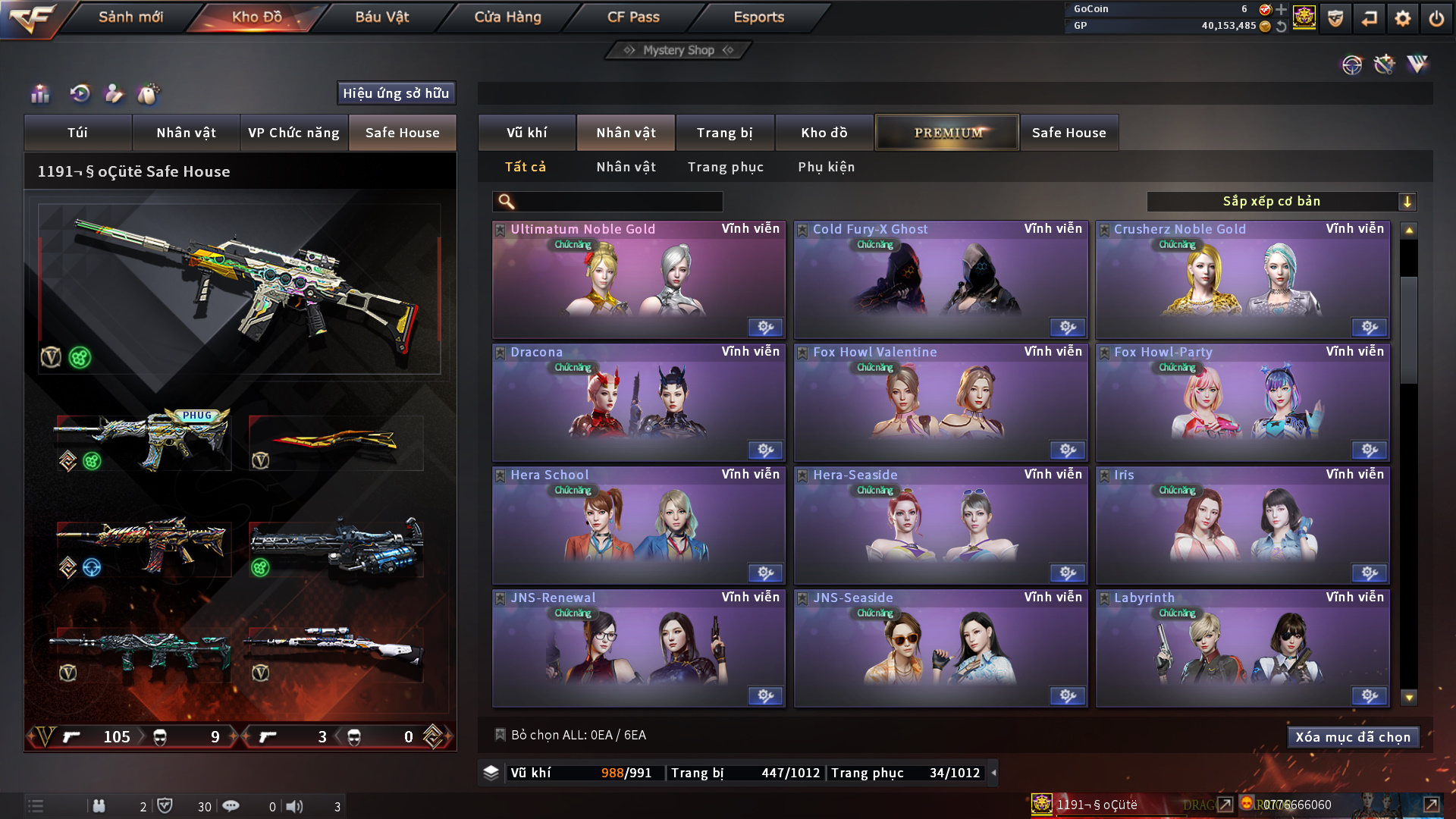Viewport: 1456px width, 819px height.
Task: Filter by Trang phục subcategory
Action: (x=725, y=167)
